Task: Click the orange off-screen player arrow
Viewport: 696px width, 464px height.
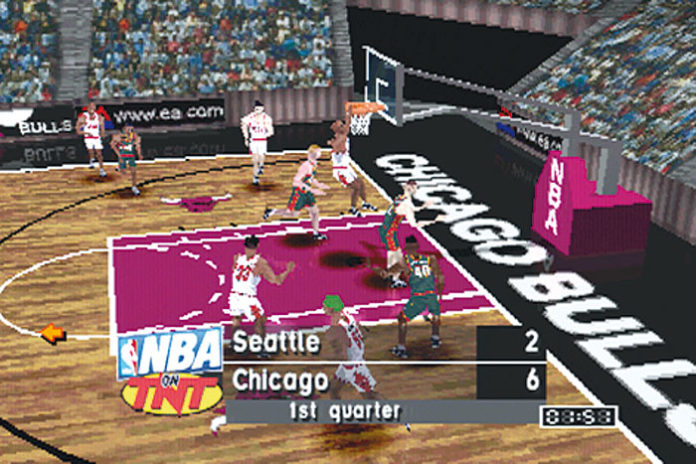Action: click(53, 333)
